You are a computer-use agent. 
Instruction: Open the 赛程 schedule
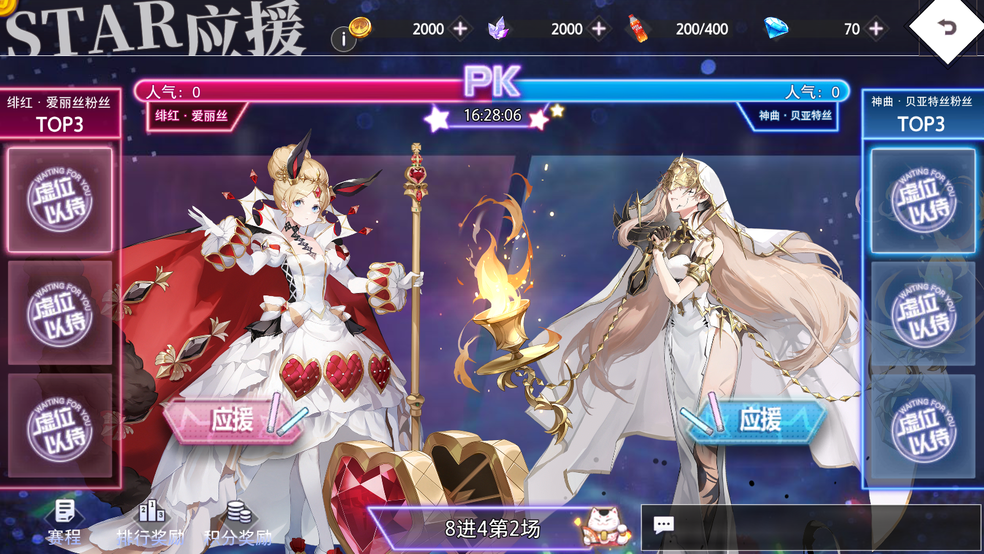click(64, 524)
